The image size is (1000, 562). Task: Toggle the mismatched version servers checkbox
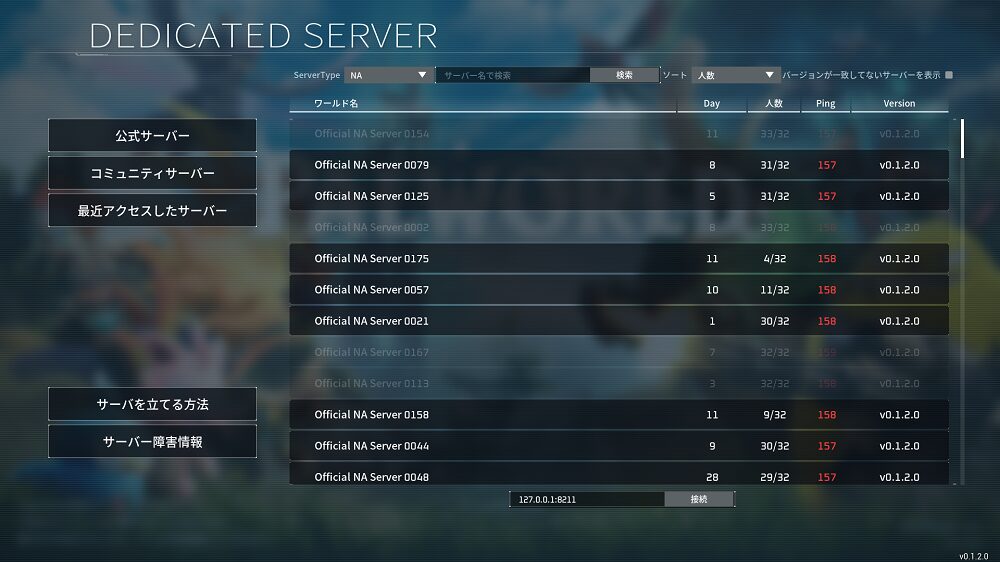pos(949,75)
